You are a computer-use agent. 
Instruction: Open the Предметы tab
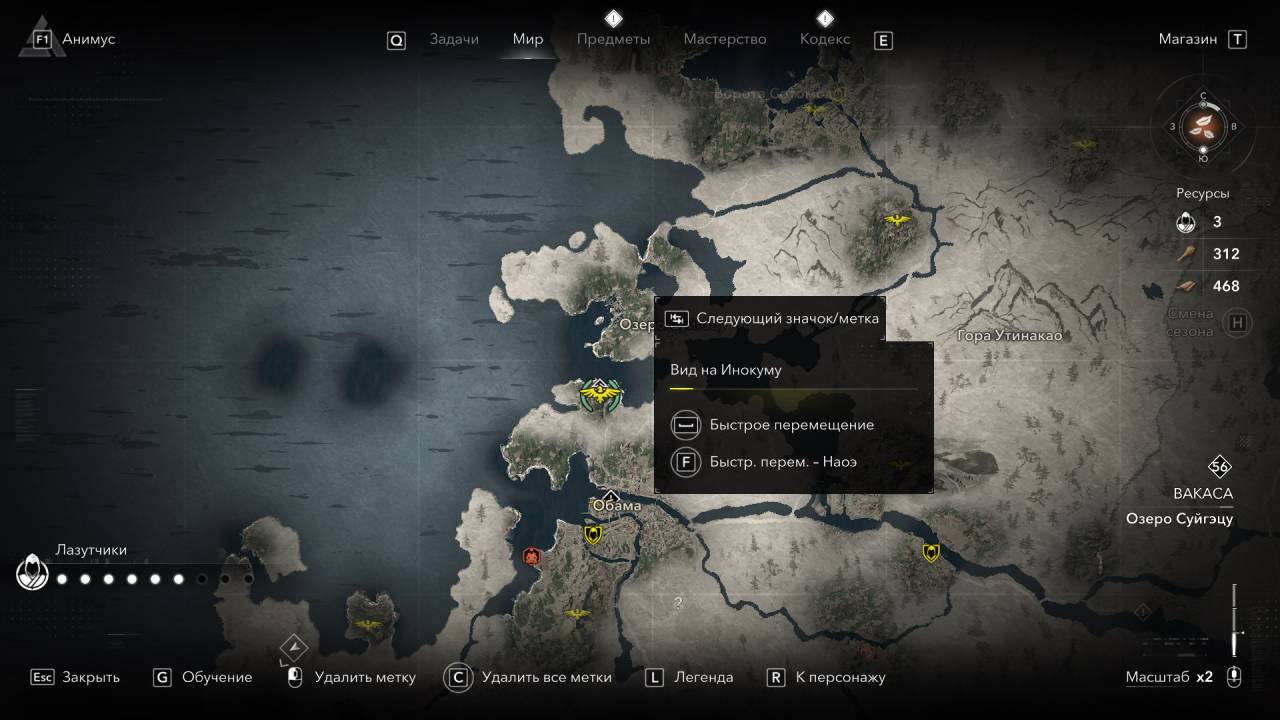click(x=613, y=39)
